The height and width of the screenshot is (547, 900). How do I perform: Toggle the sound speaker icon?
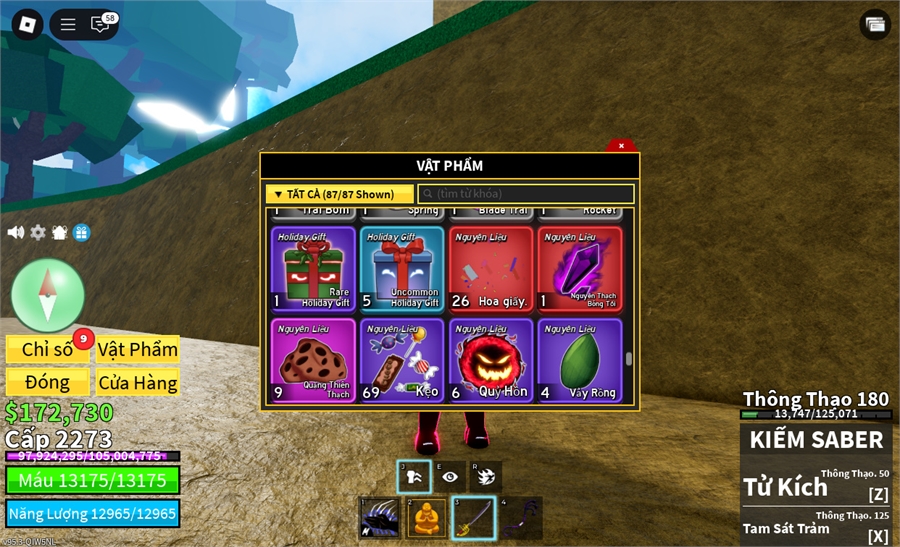point(16,232)
